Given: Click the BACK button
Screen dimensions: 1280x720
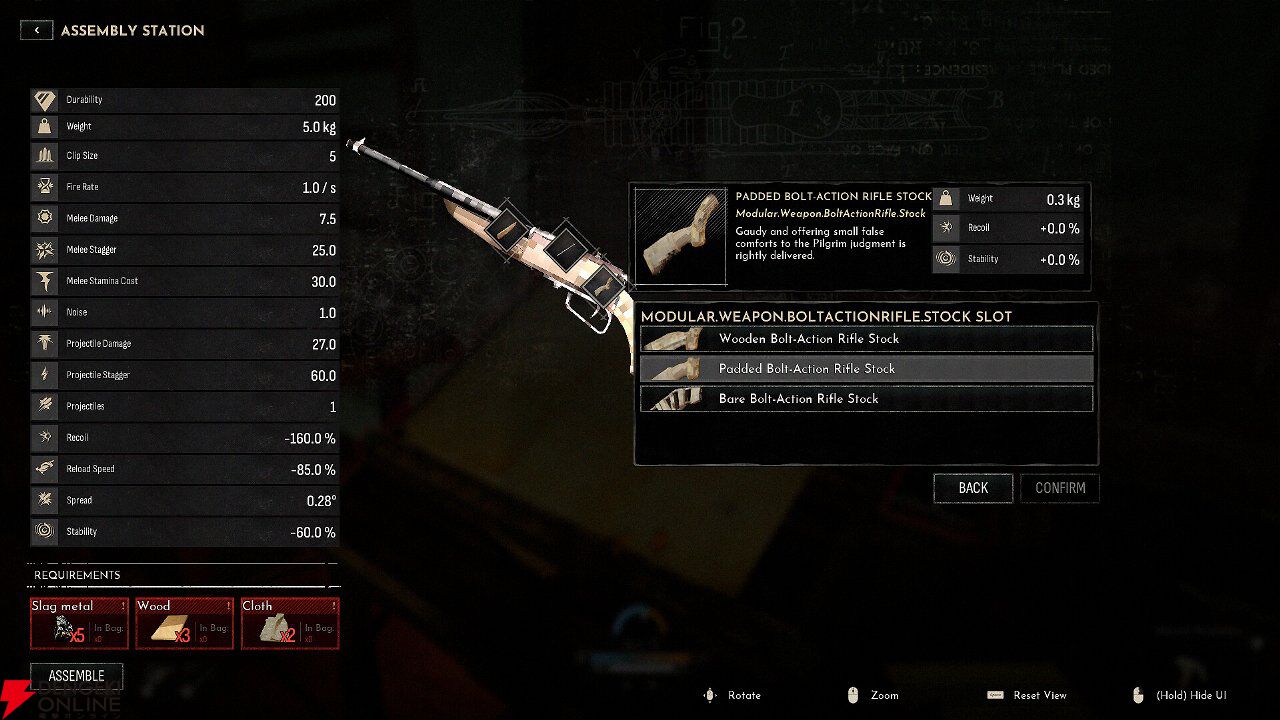Looking at the screenshot, I should coord(973,488).
